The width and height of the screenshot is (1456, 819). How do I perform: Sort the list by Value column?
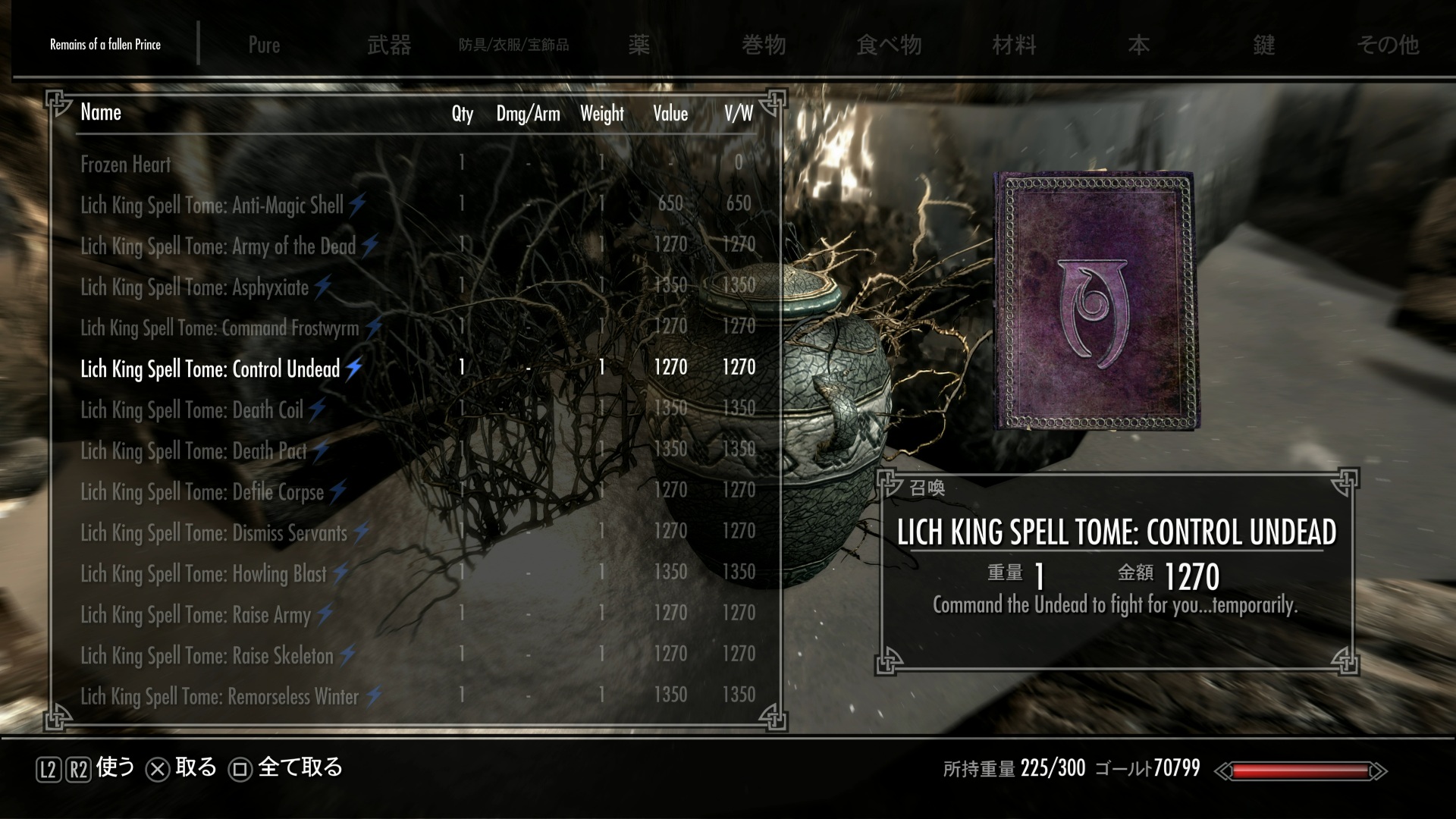pyautogui.click(x=670, y=114)
